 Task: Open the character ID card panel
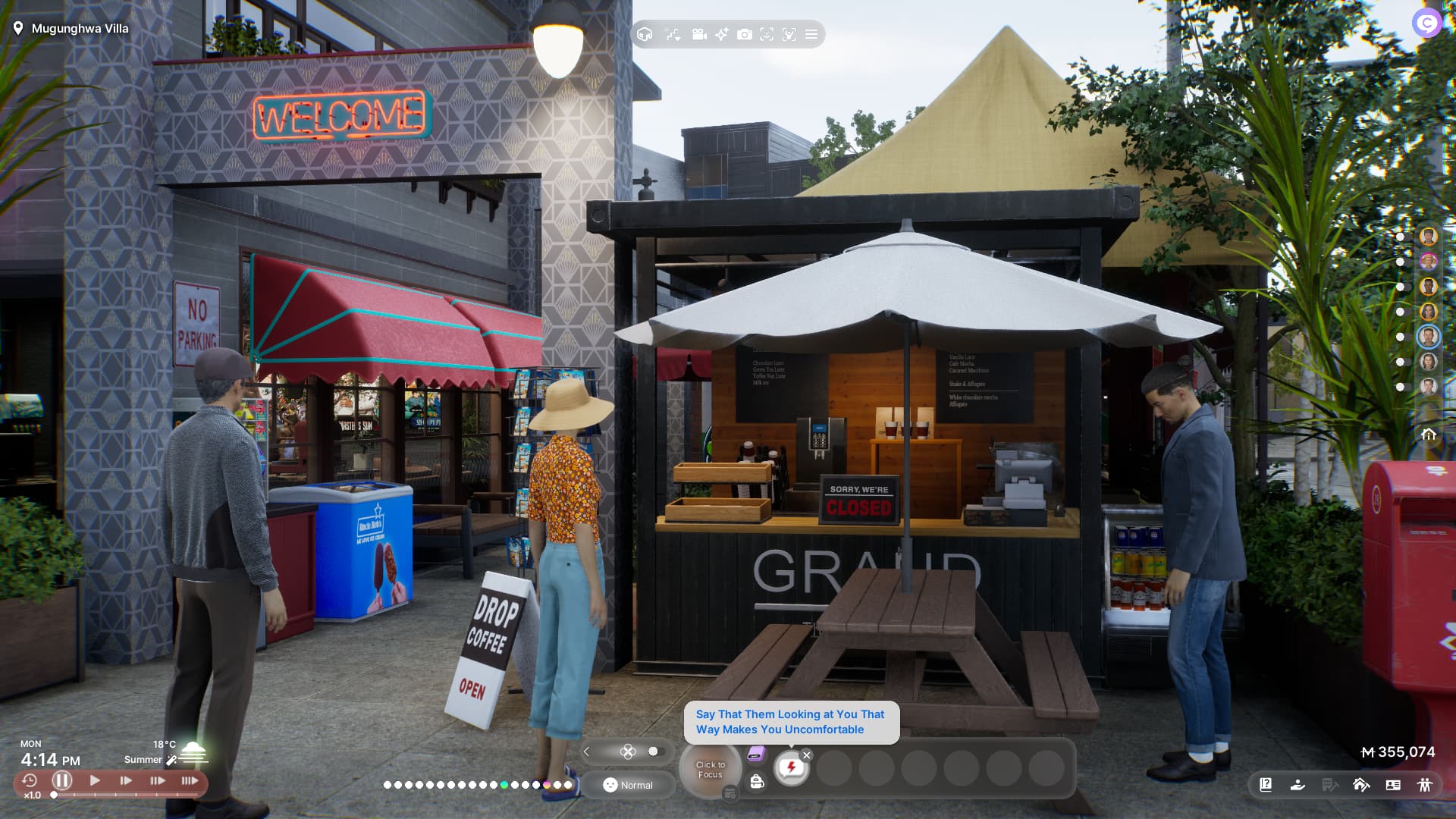point(1393,785)
